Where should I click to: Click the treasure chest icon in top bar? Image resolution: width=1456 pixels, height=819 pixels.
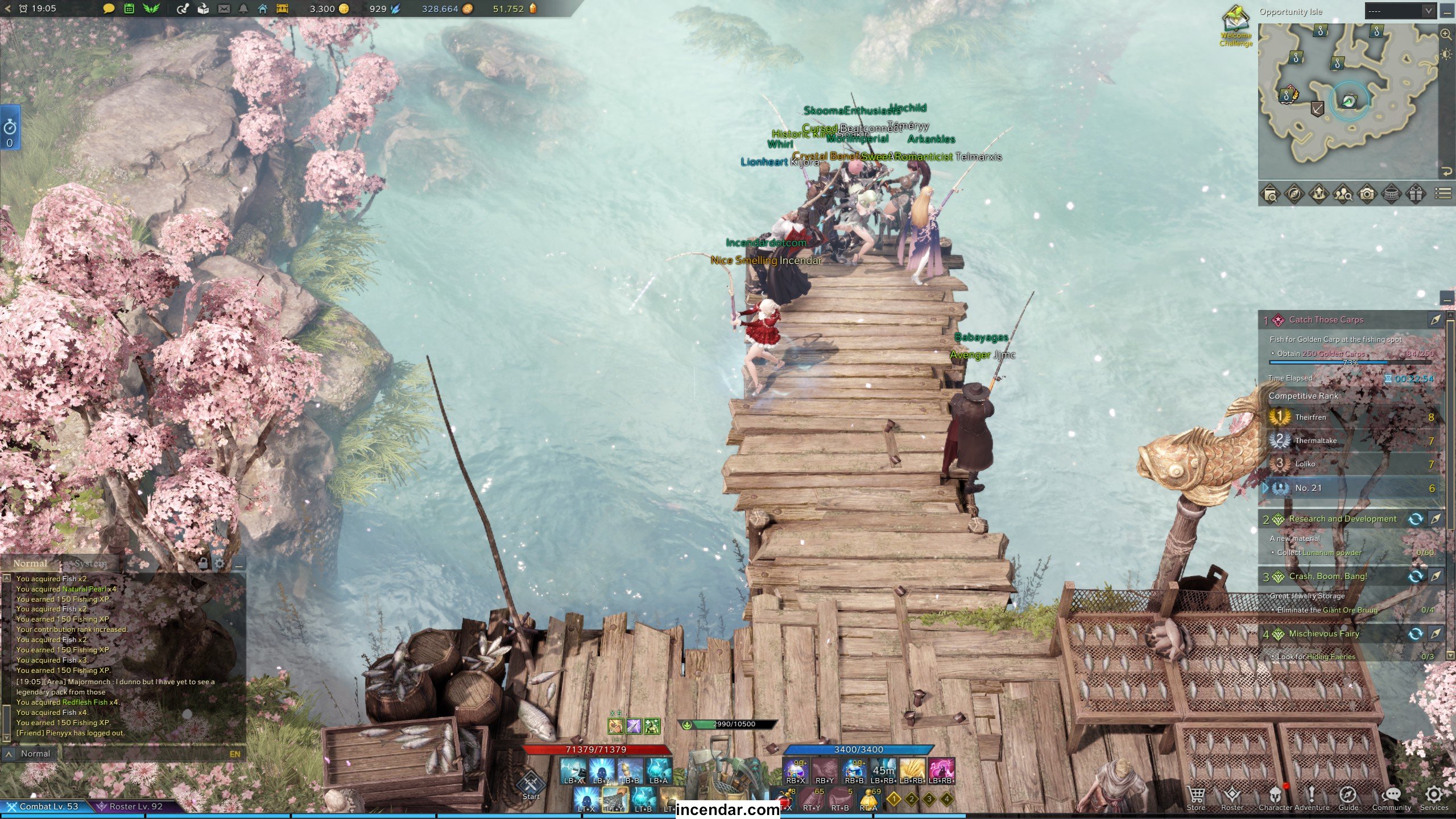282,9
